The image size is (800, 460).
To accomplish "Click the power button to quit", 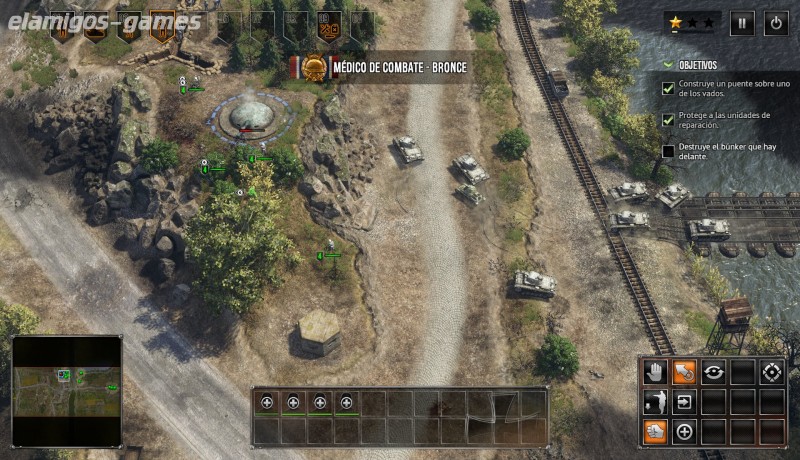I will pos(775,22).
